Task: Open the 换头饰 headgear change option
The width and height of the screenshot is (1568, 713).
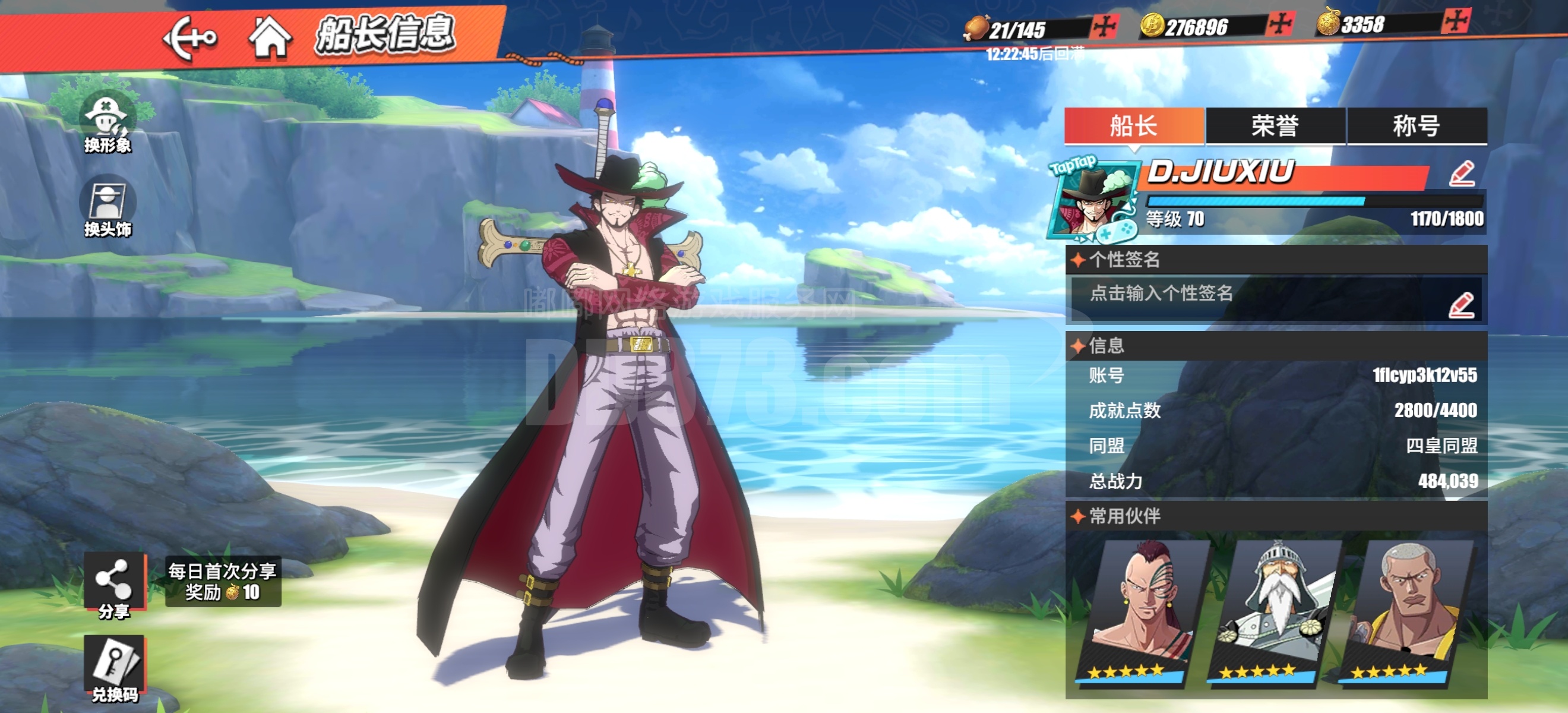Action: (x=107, y=207)
